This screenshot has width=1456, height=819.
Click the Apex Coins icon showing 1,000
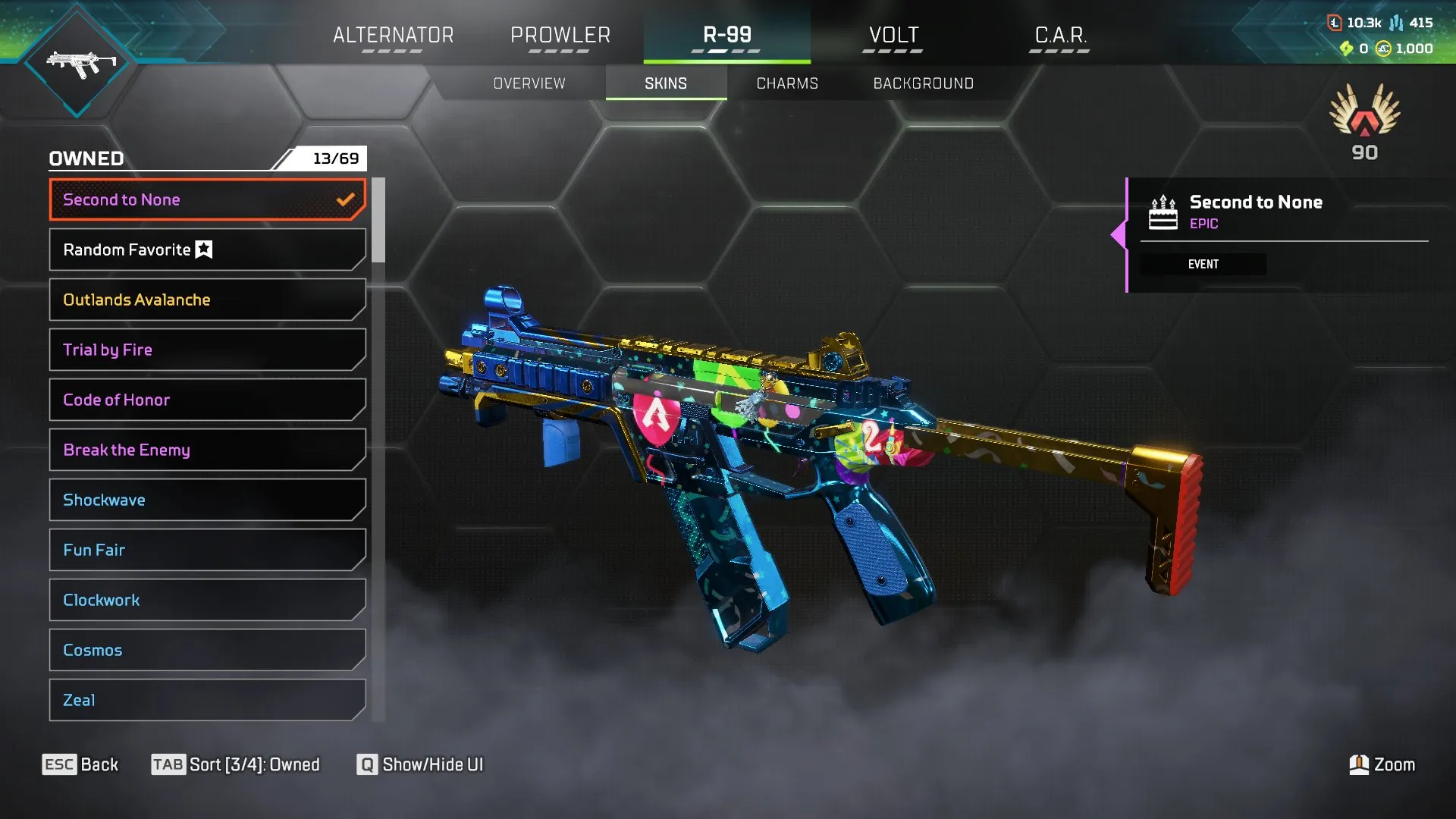point(1385,47)
